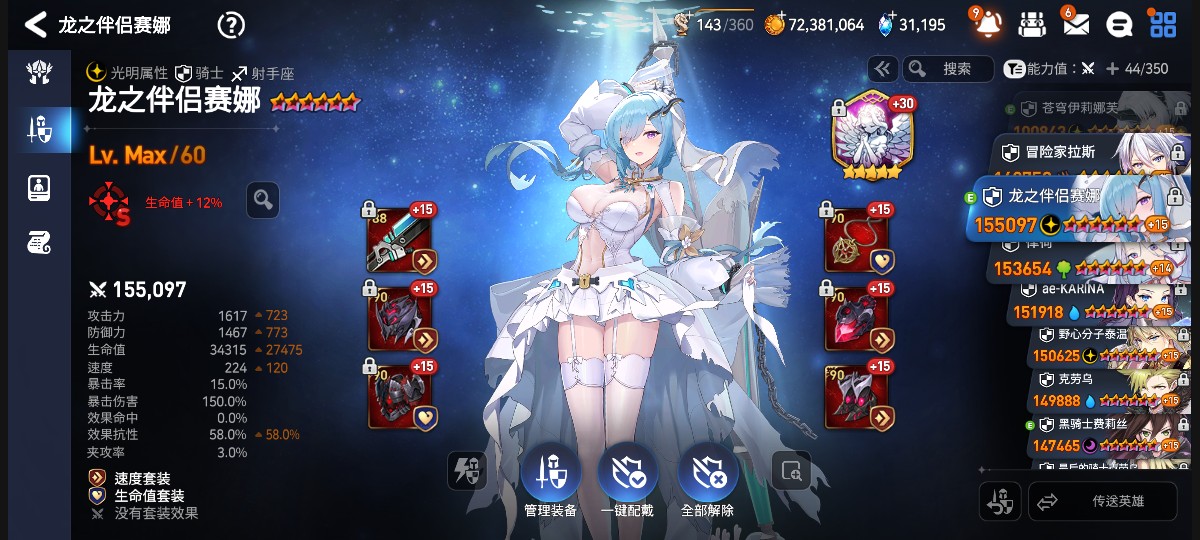Open the mail envelope inbox
This screenshot has width=1200, height=540.
point(1076,25)
